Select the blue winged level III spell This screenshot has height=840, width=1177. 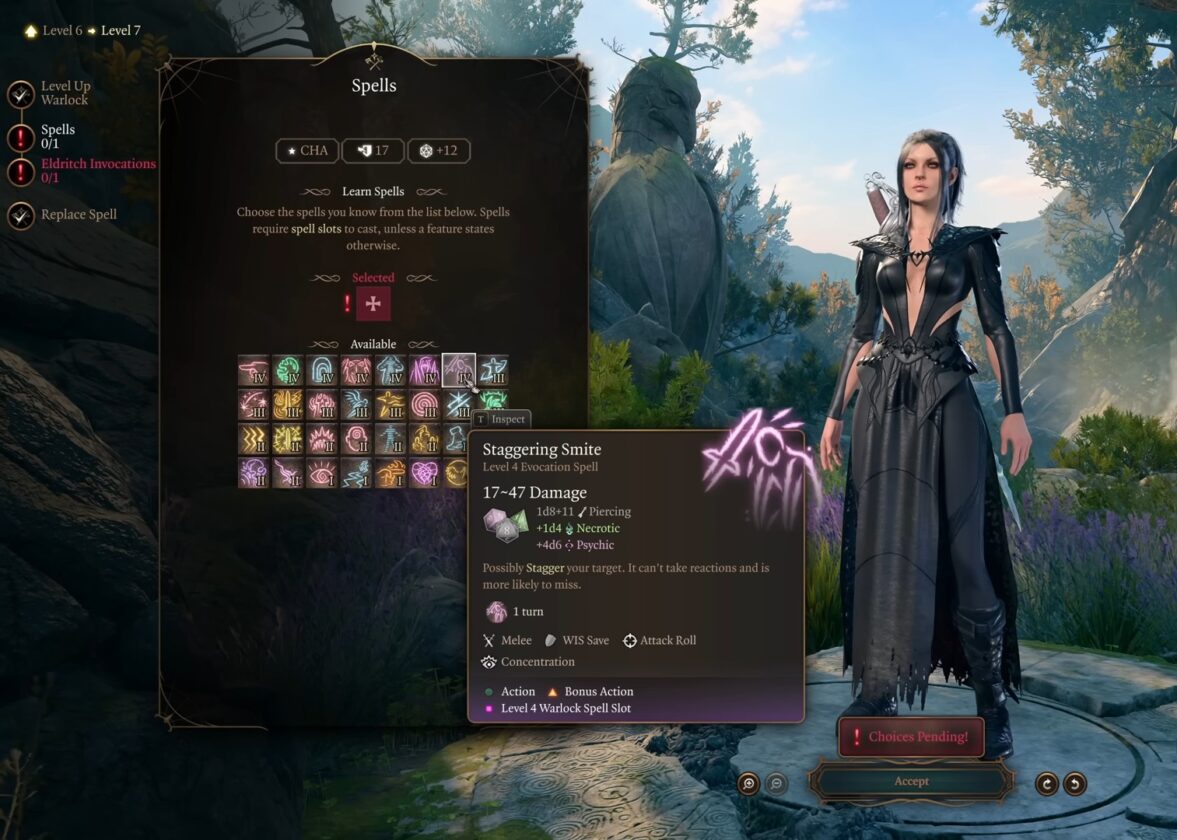coord(356,405)
